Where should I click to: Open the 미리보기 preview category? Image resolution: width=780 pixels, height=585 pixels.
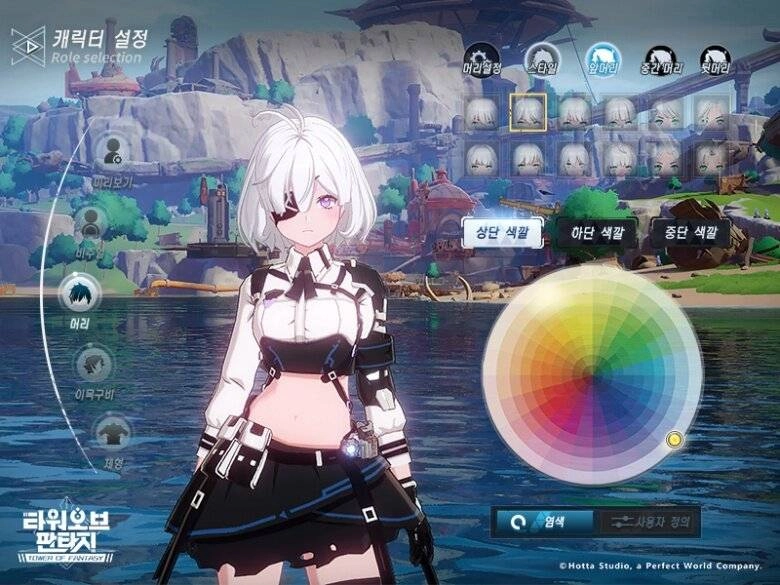[112, 152]
